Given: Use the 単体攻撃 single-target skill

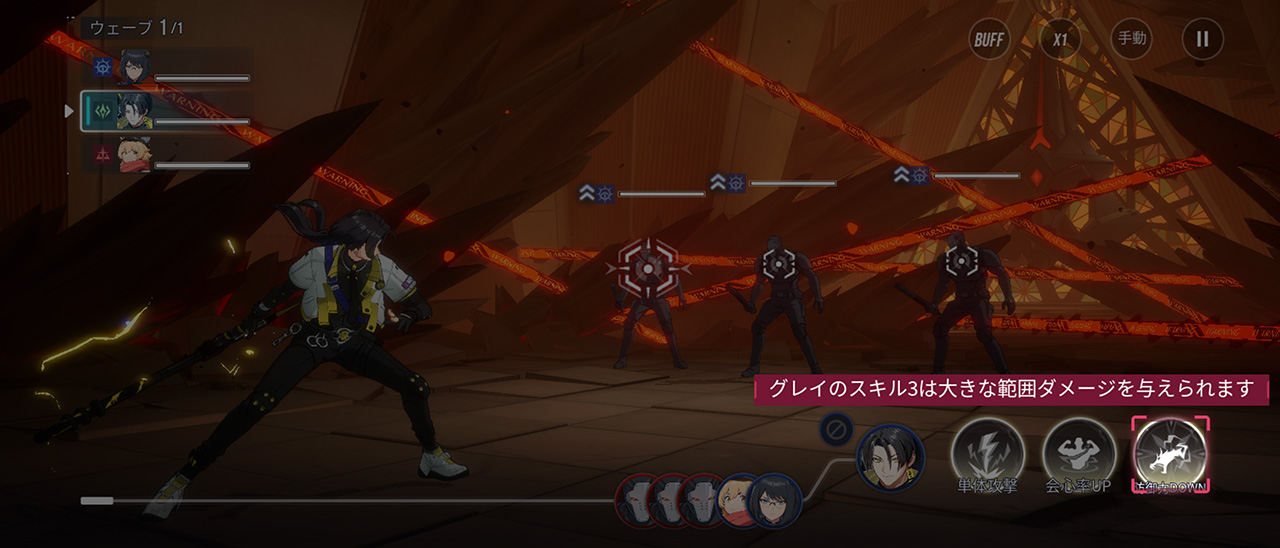Looking at the screenshot, I should (987, 455).
